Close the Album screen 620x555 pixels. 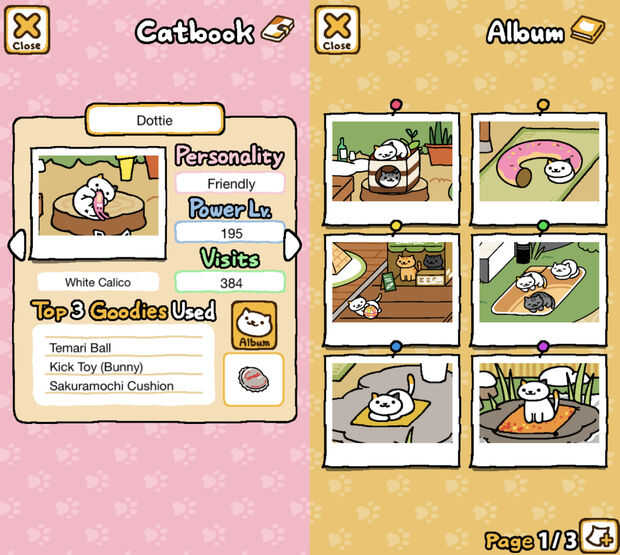click(337, 30)
